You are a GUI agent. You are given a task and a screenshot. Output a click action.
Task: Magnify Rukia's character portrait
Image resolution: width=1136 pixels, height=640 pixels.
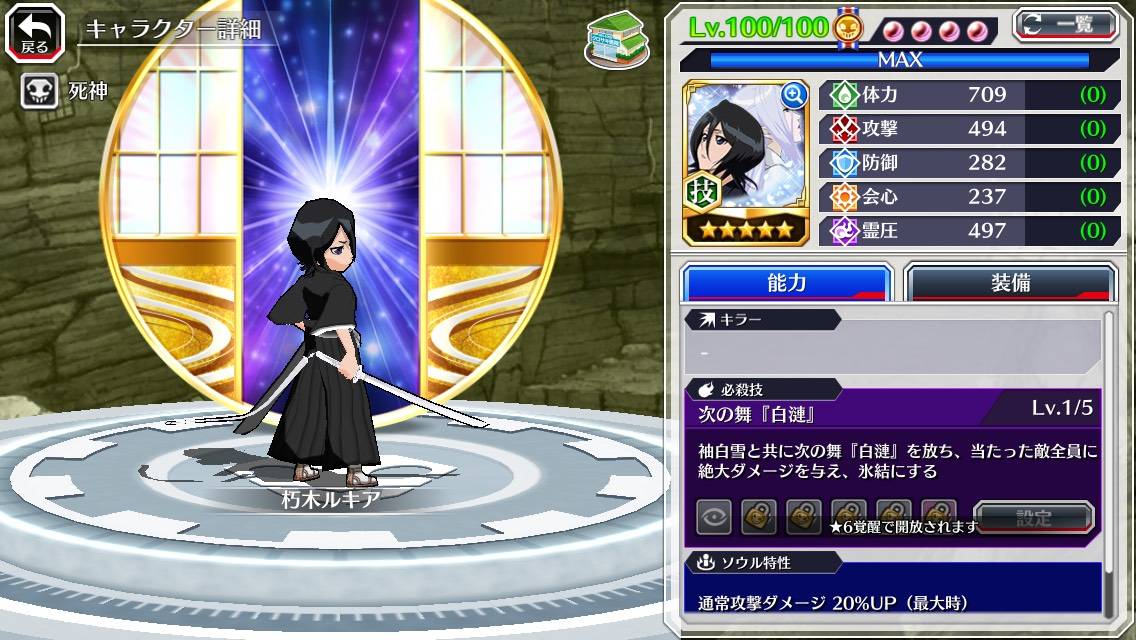click(795, 95)
